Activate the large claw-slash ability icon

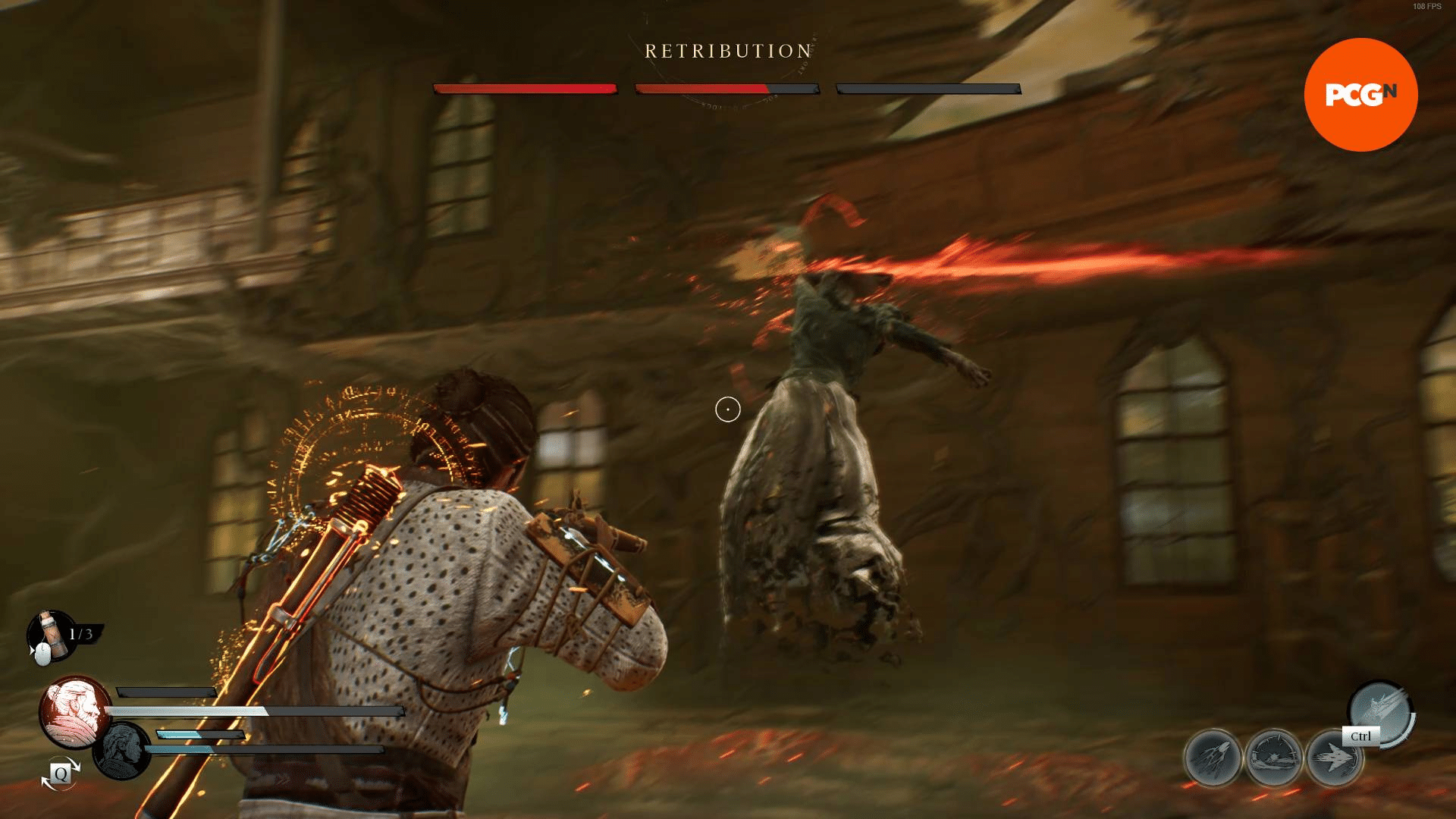[x=1379, y=711]
